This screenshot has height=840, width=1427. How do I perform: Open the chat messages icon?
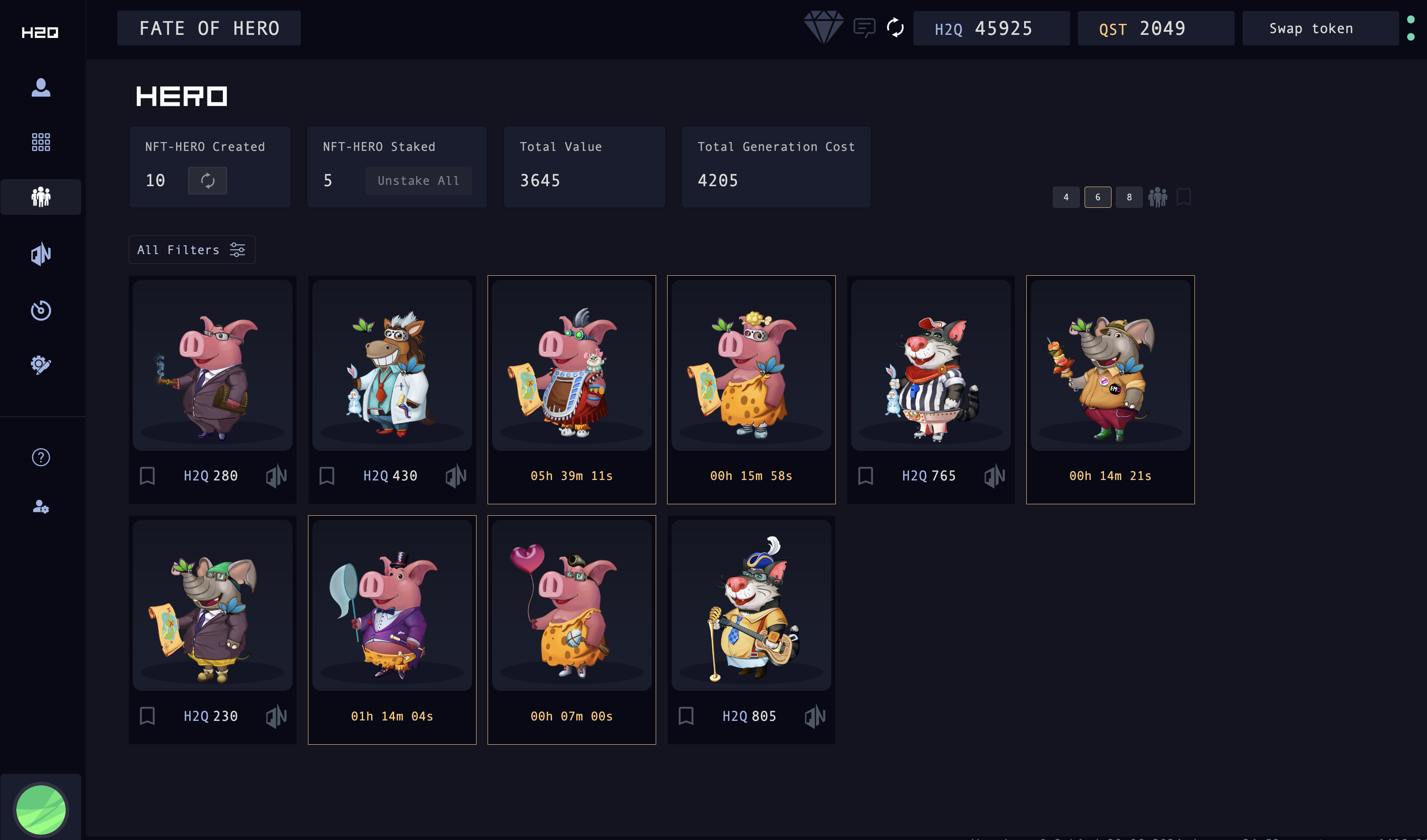[864, 27]
